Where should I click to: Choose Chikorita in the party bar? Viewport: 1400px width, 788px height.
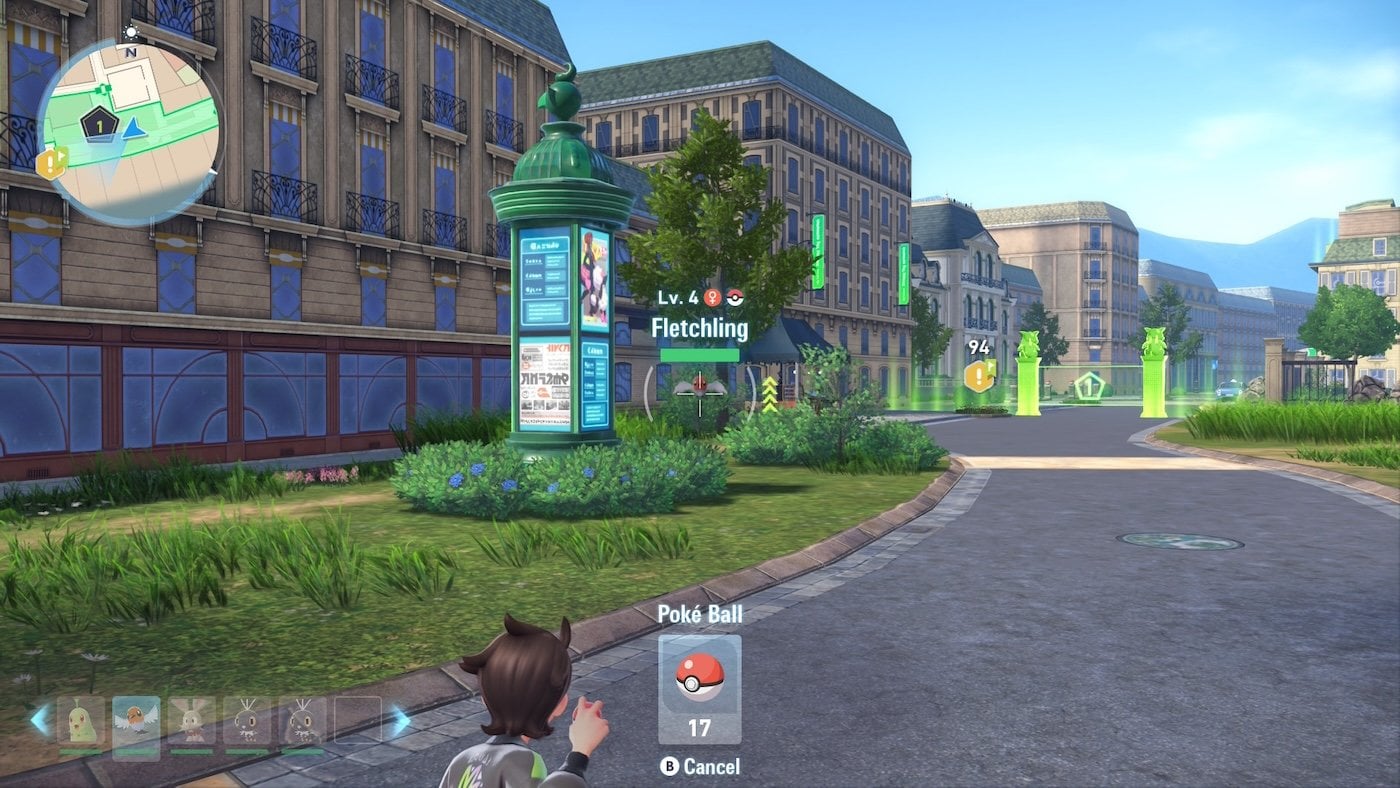(81, 724)
